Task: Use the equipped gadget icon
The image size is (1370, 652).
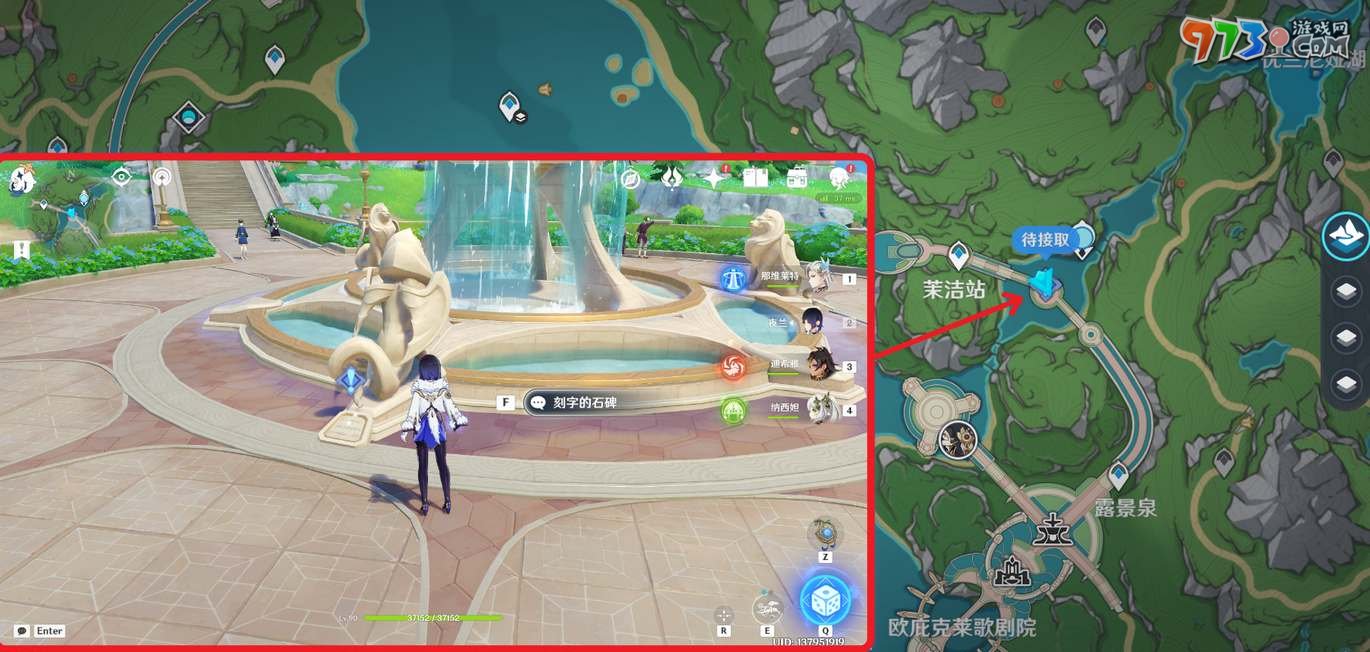Action: click(x=824, y=533)
